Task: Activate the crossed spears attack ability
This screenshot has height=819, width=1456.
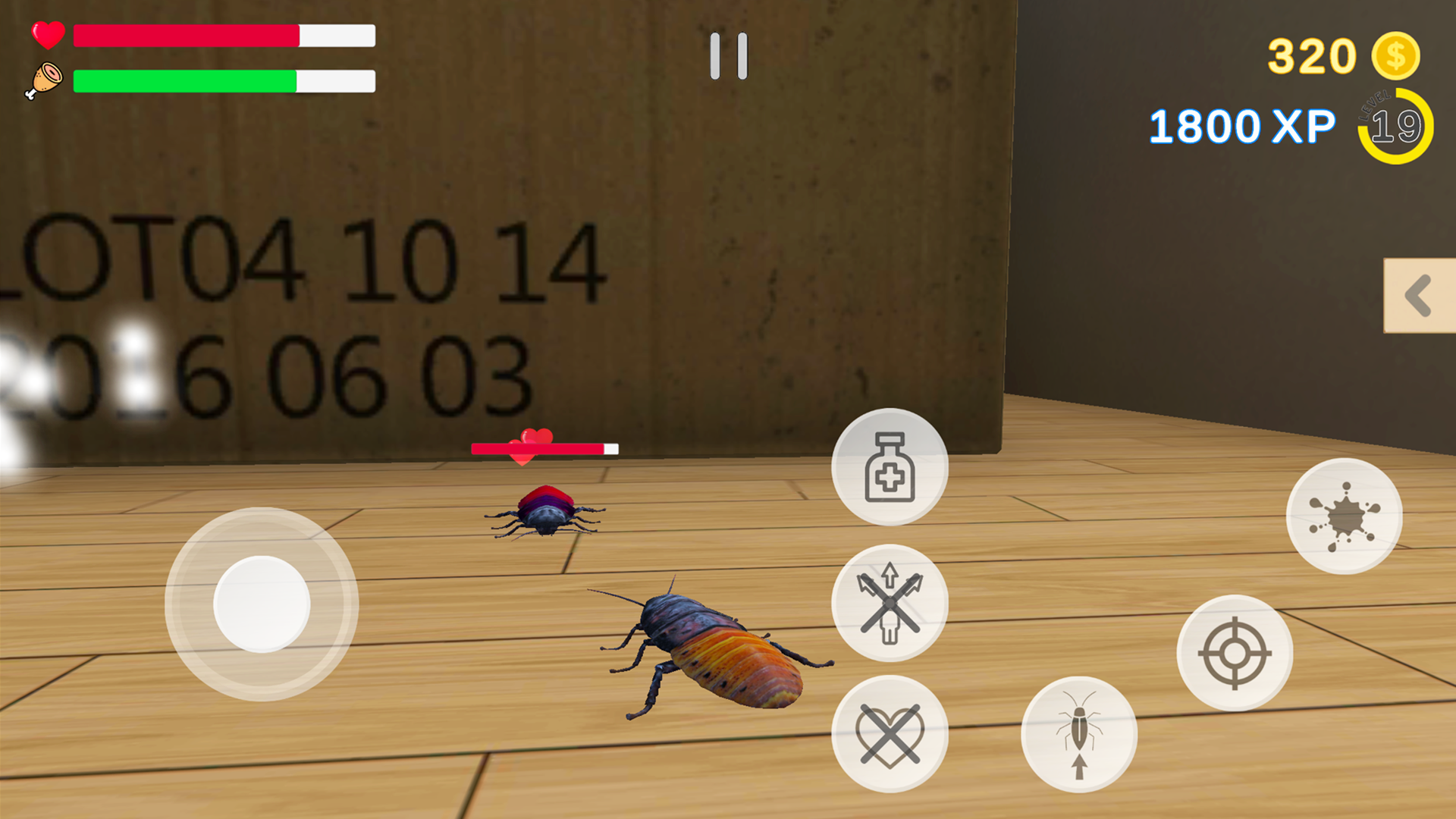Action: (x=890, y=603)
